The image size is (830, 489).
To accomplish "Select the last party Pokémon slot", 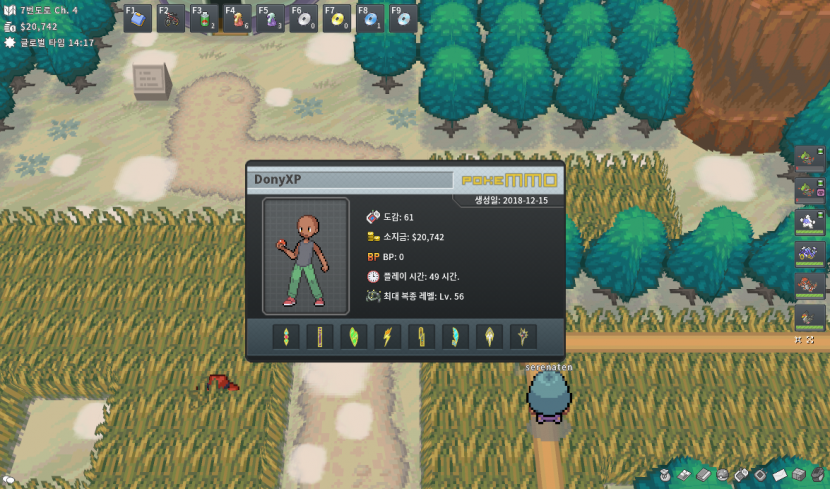I will coord(807,316).
